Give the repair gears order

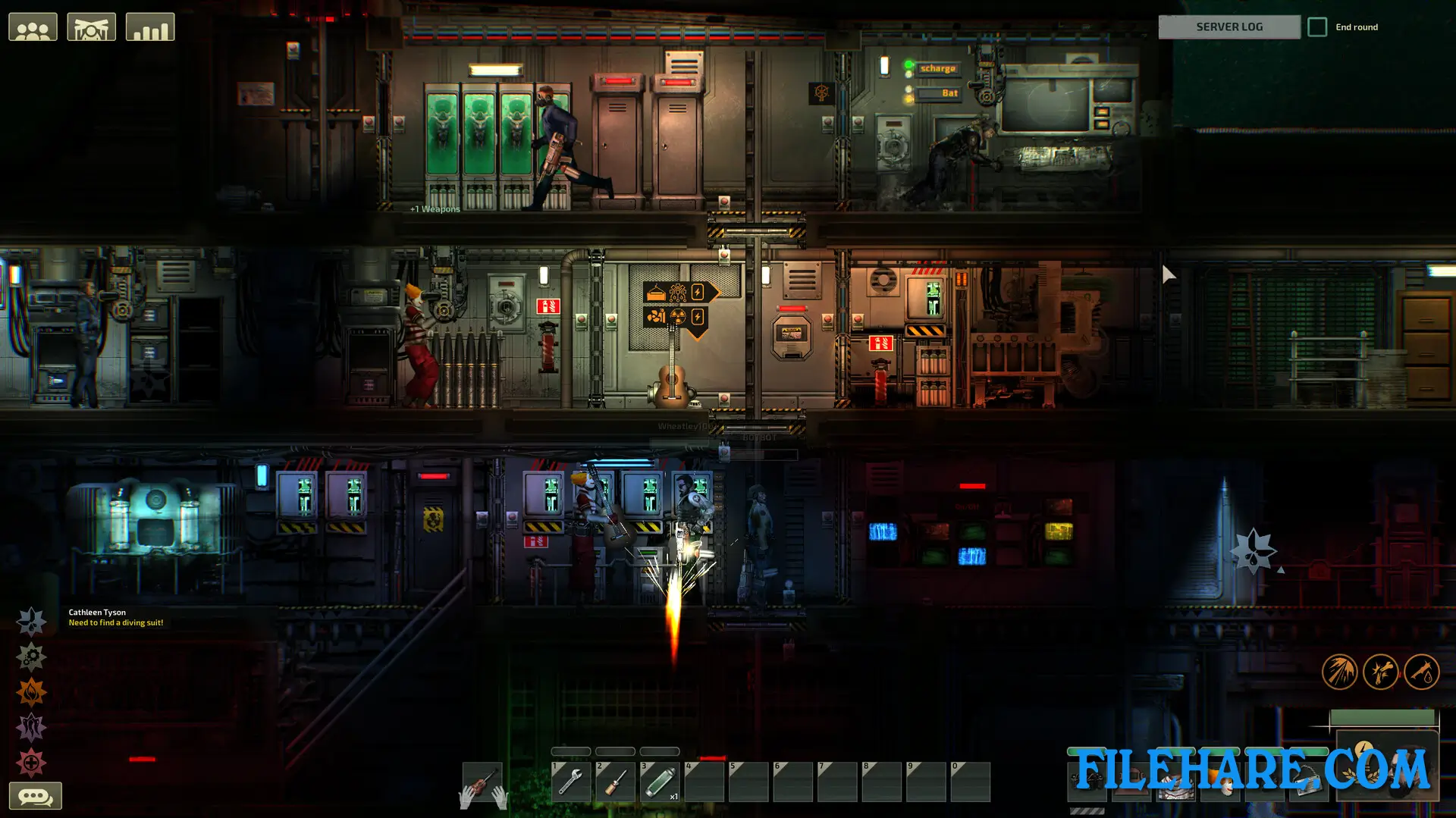tap(31, 657)
